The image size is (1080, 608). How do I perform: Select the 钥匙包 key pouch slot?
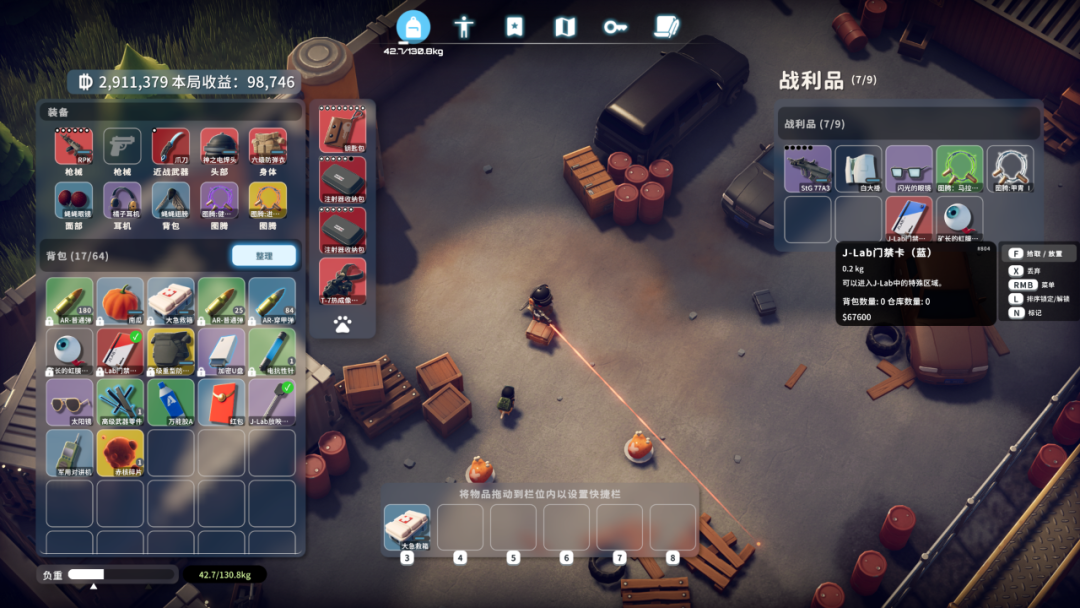click(x=342, y=130)
